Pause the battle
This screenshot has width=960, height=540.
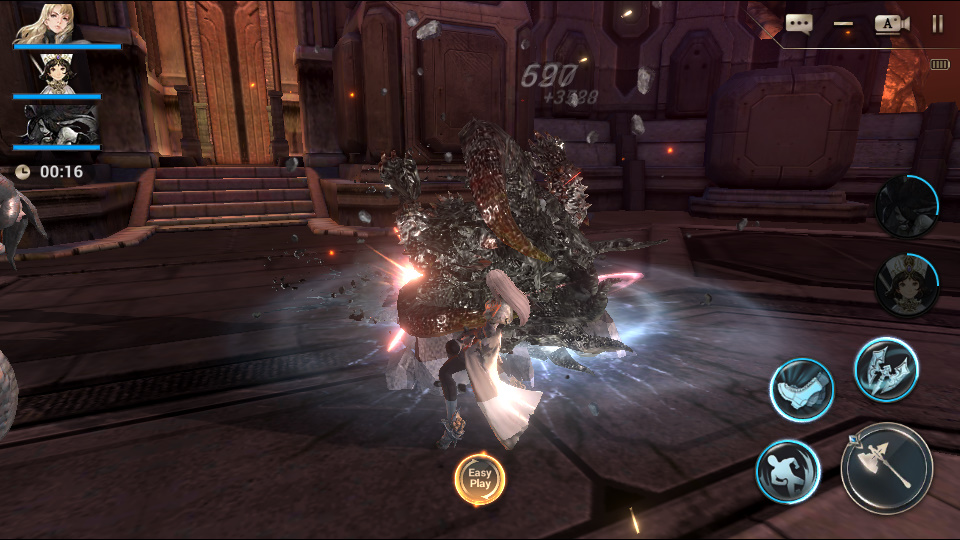(937, 23)
